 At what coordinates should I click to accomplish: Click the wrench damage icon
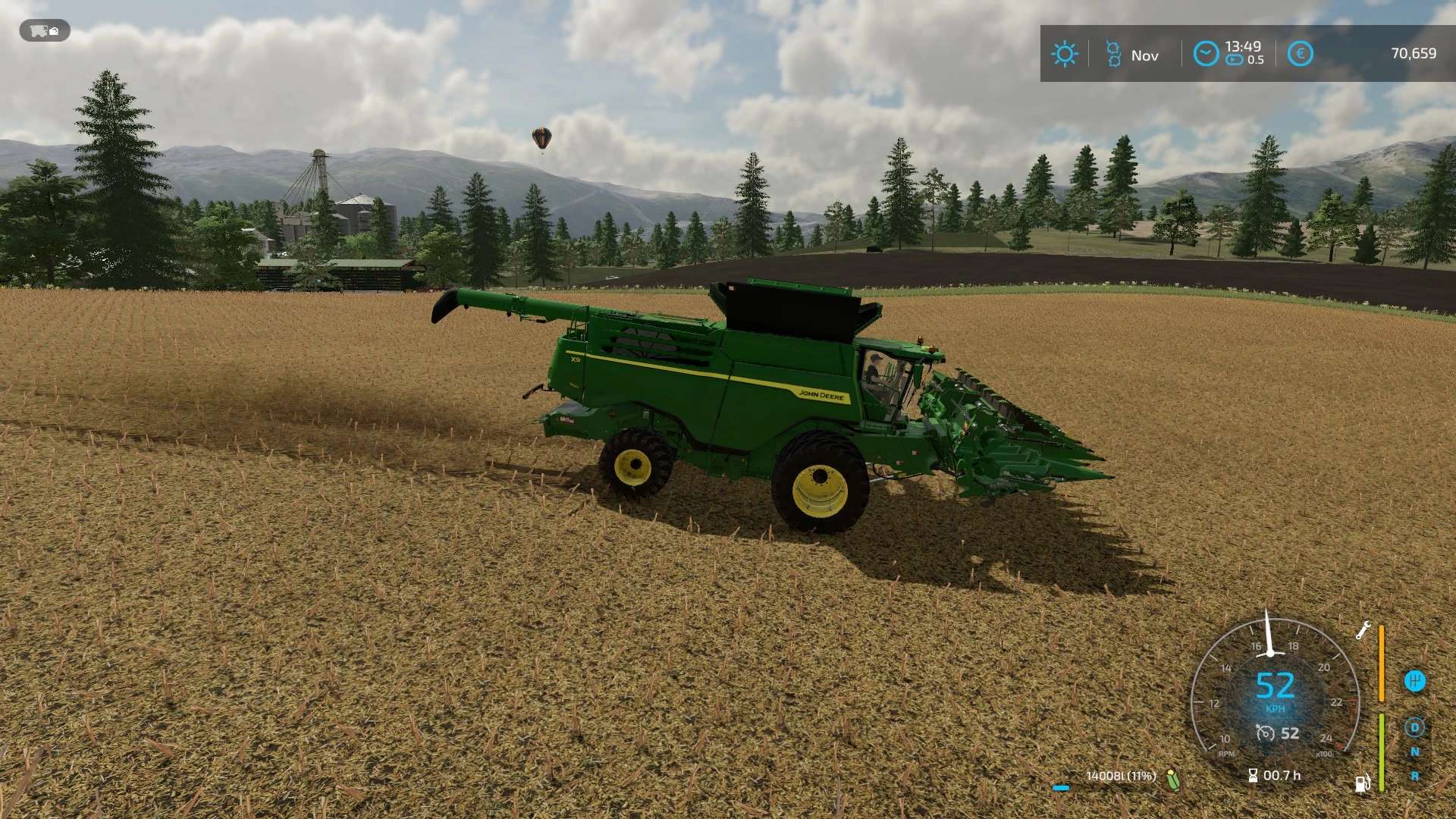[1363, 630]
